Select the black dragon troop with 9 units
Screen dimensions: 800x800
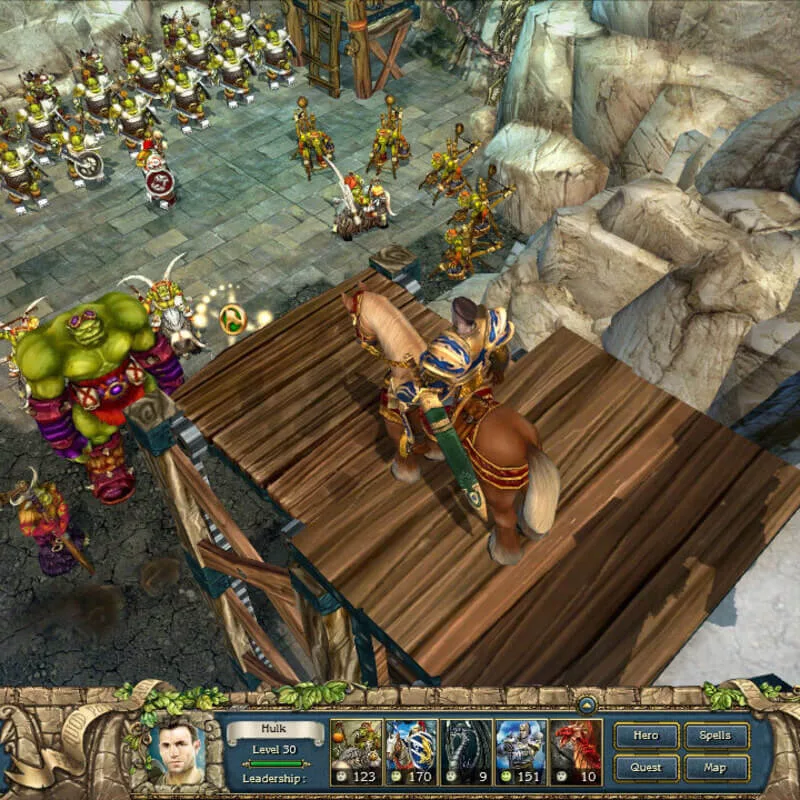pyautogui.click(x=466, y=744)
